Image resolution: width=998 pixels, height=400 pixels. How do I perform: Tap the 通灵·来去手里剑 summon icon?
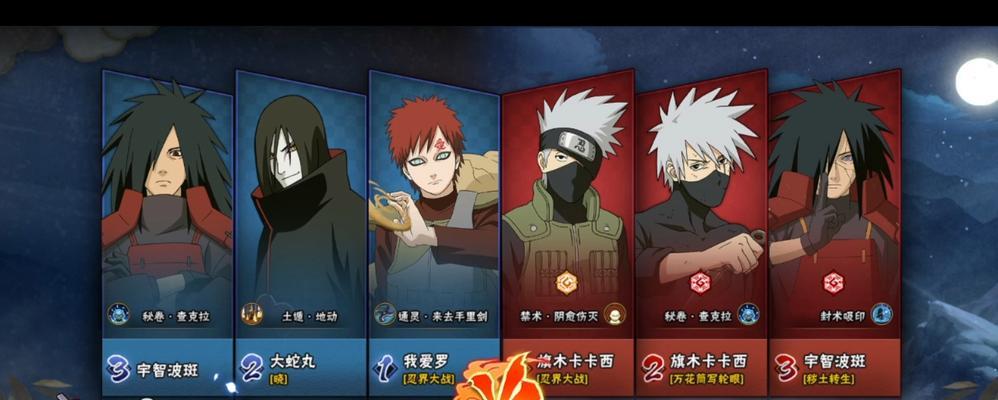385,315
